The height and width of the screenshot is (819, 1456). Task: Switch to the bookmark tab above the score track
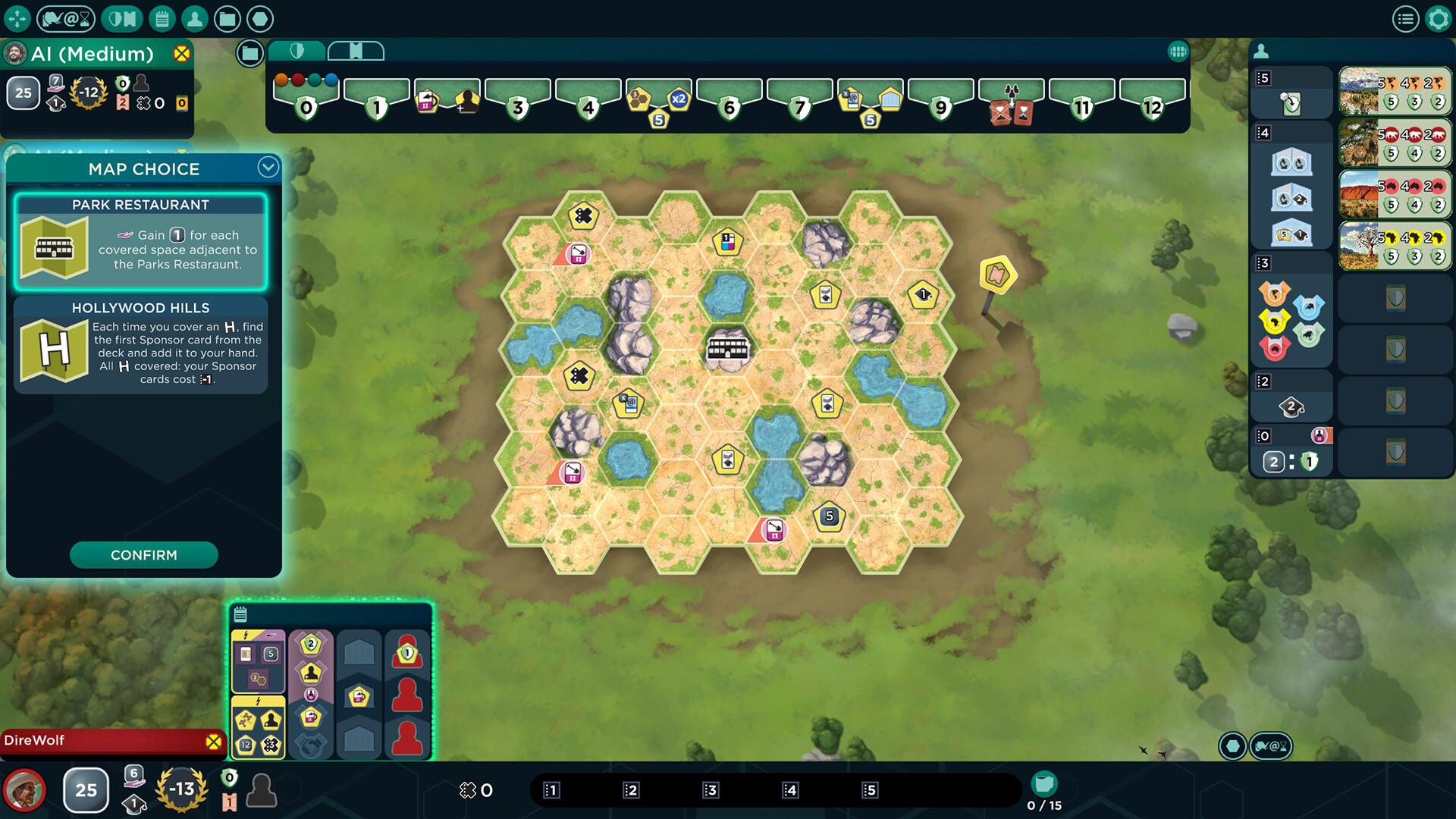(x=356, y=50)
